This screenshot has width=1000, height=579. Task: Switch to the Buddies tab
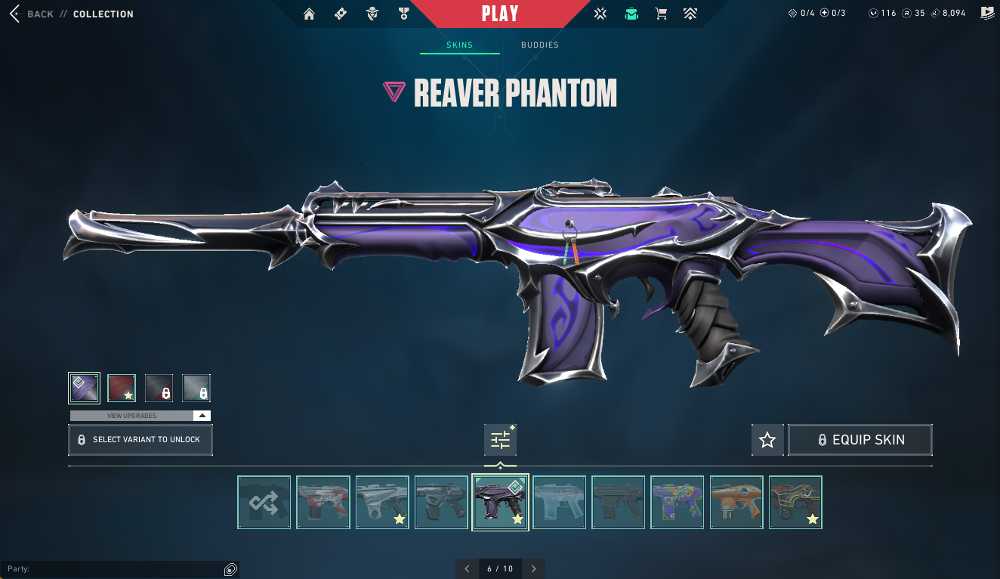[539, 45]
